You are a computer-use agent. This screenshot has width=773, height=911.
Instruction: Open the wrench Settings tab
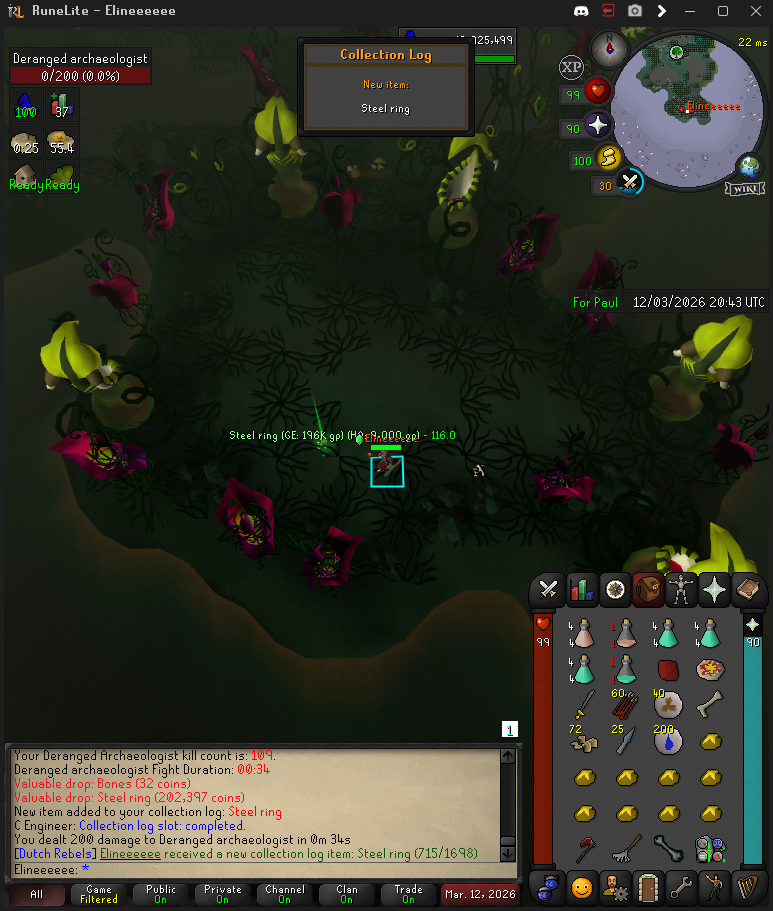682,886
